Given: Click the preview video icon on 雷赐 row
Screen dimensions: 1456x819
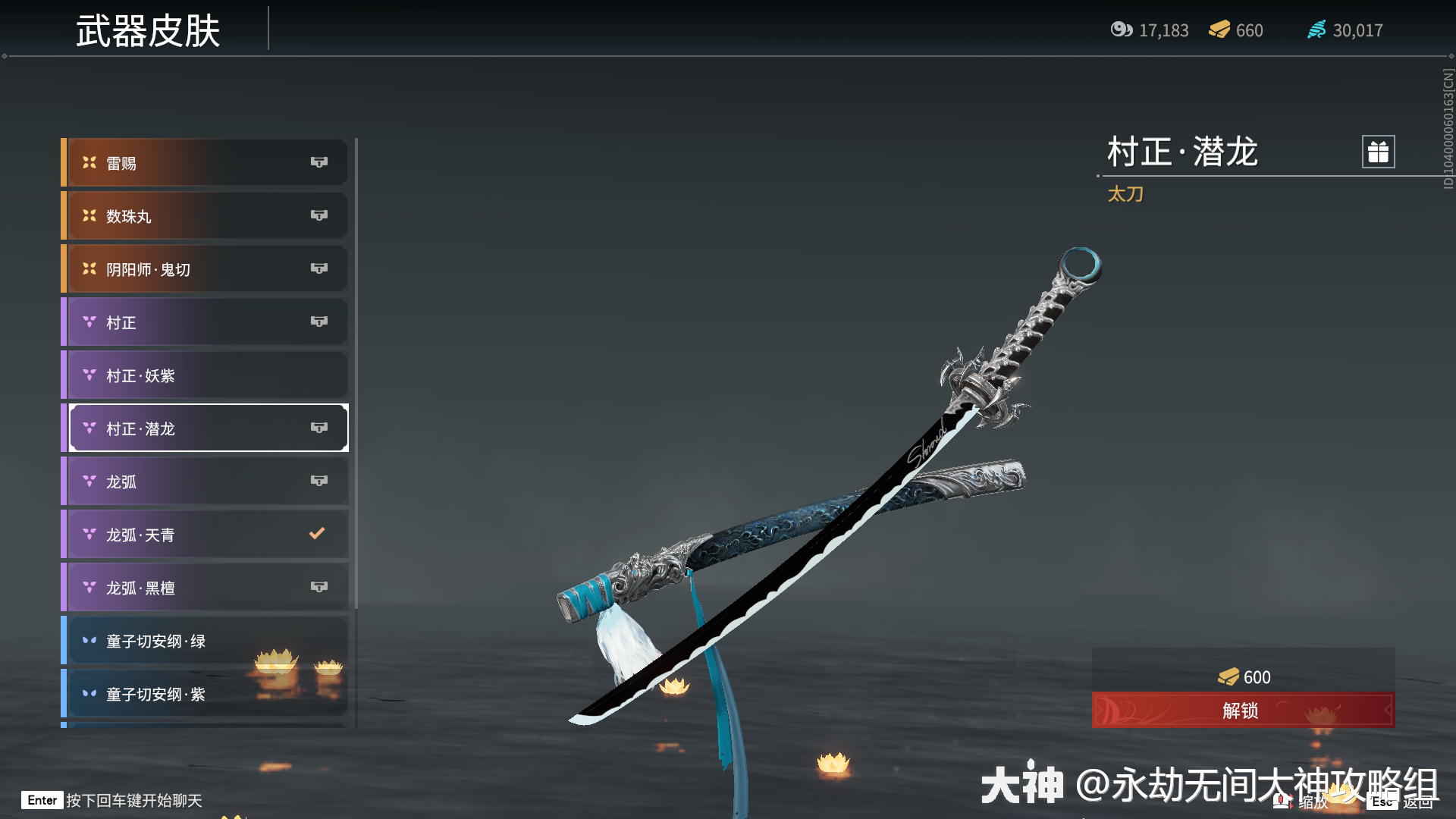Looking at the screenshot, I should [x=319, y=162].
